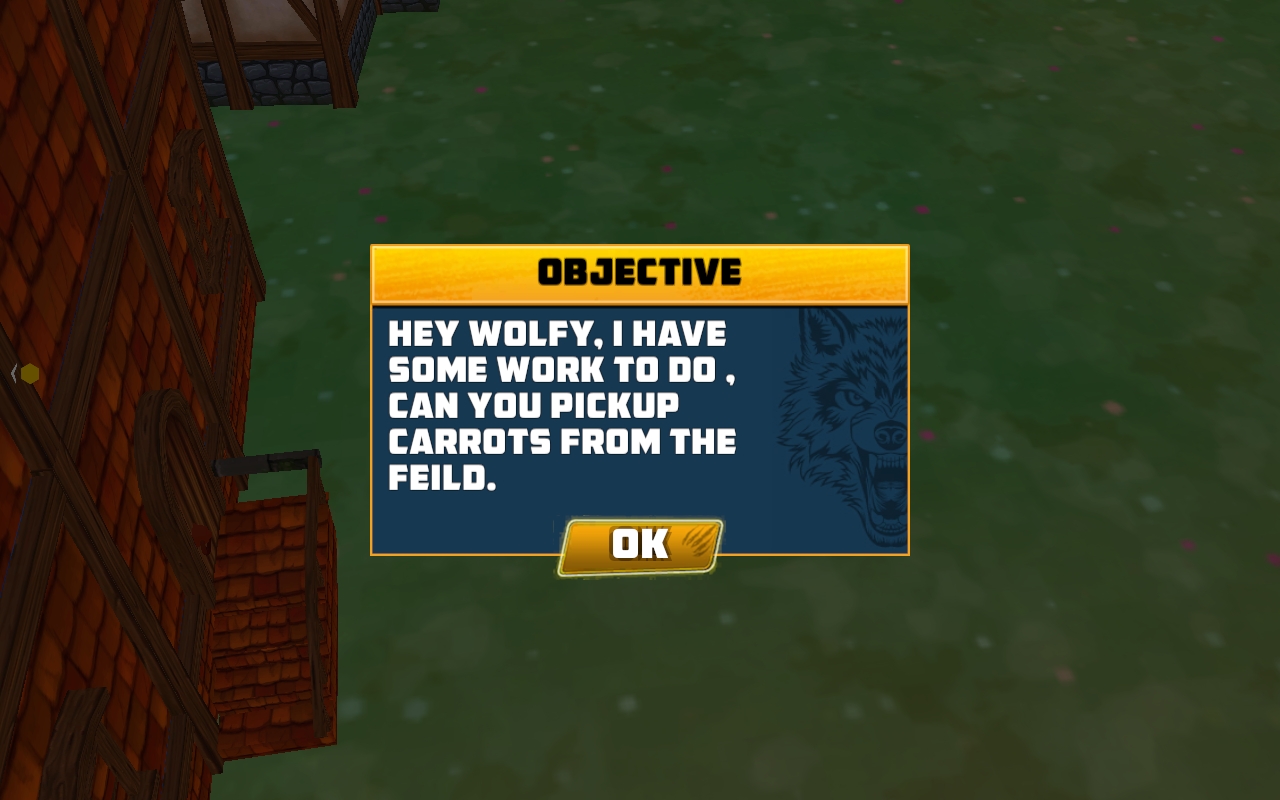Viewport: 1280px width, 800px height.
Task: Click the left-pointing chevron arrow near the building
Action: tap(13, 373)
